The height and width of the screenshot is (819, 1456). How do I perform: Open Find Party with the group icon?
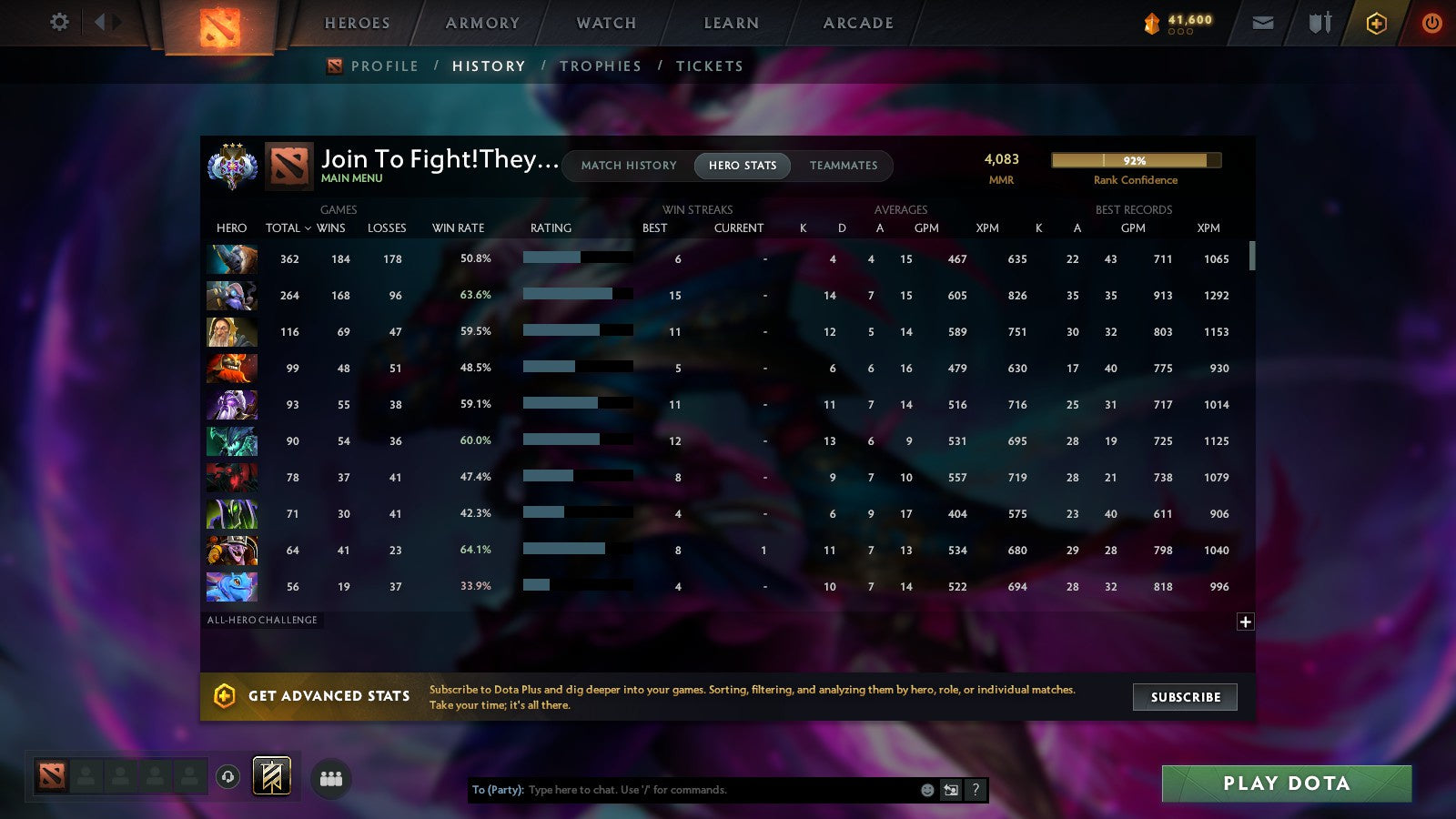(x=332, y=777)
